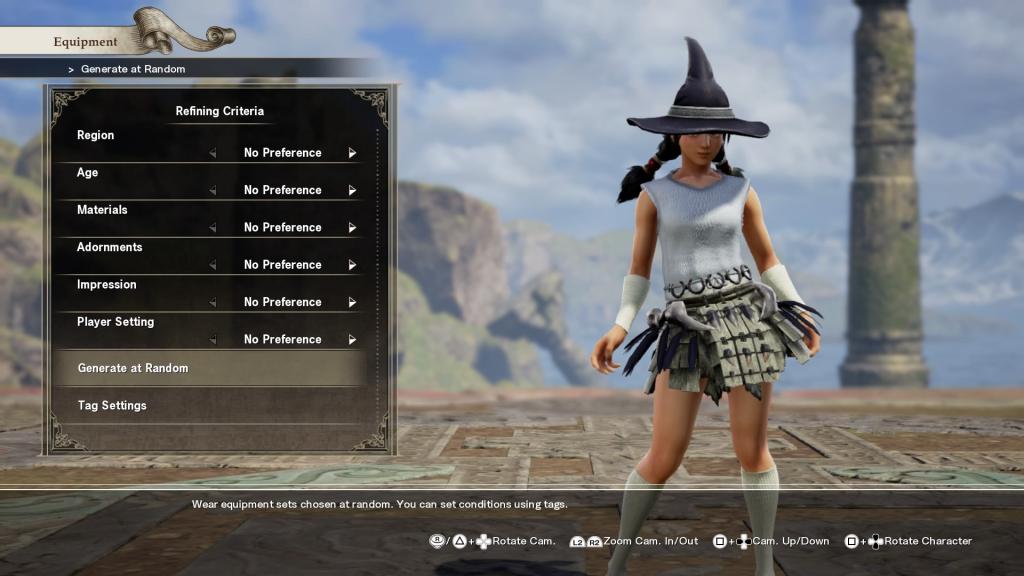Switch Impression with its right arrow
The height and width of the screenshot is (576, 1024).
click(x=352, y=302)
